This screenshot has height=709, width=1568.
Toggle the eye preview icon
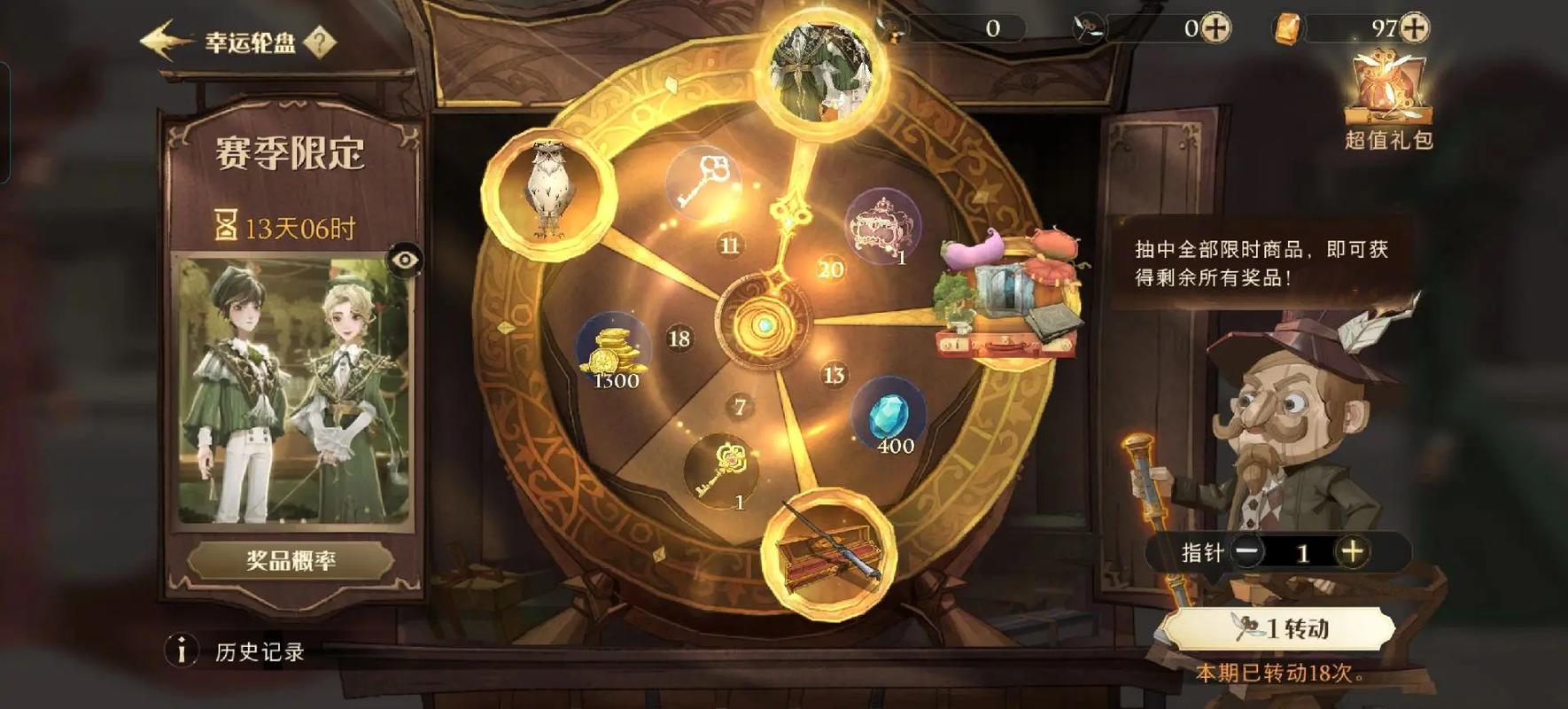[405, 260]
